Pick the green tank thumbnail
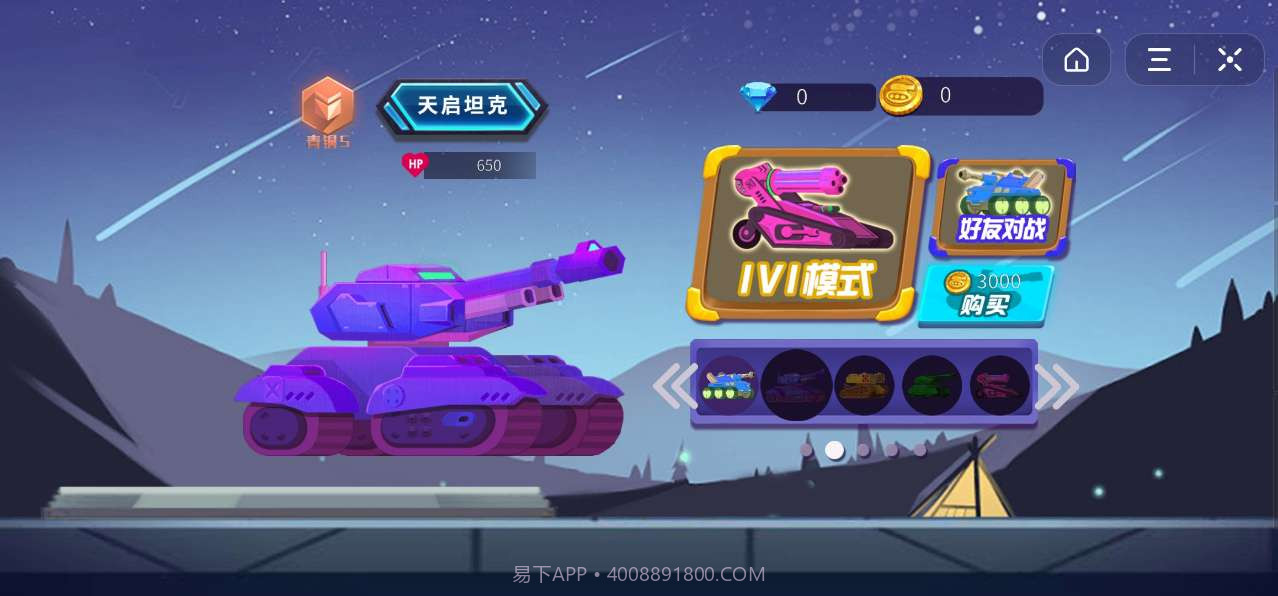1278x596 pixels. pos(932,385)
